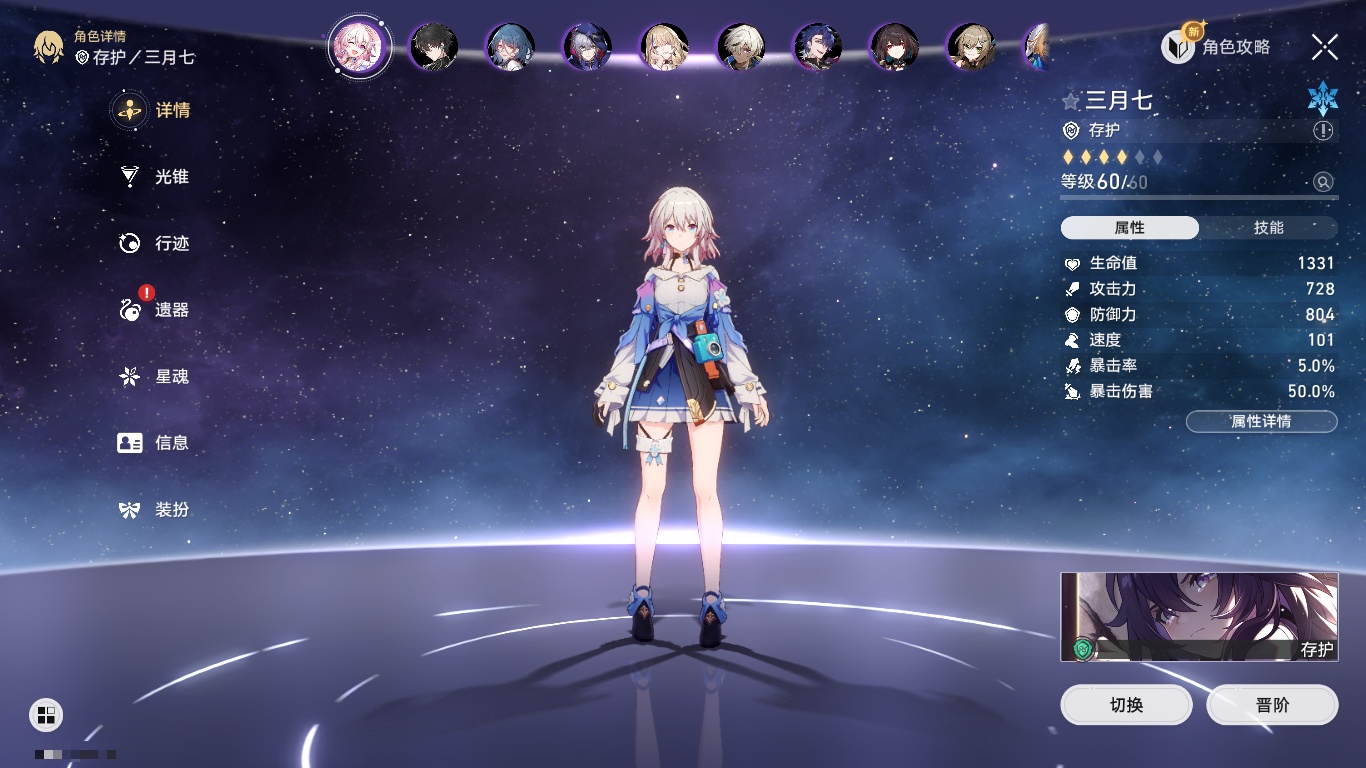Close the character details screen

pyautogui.click(x=1325, y=46)
